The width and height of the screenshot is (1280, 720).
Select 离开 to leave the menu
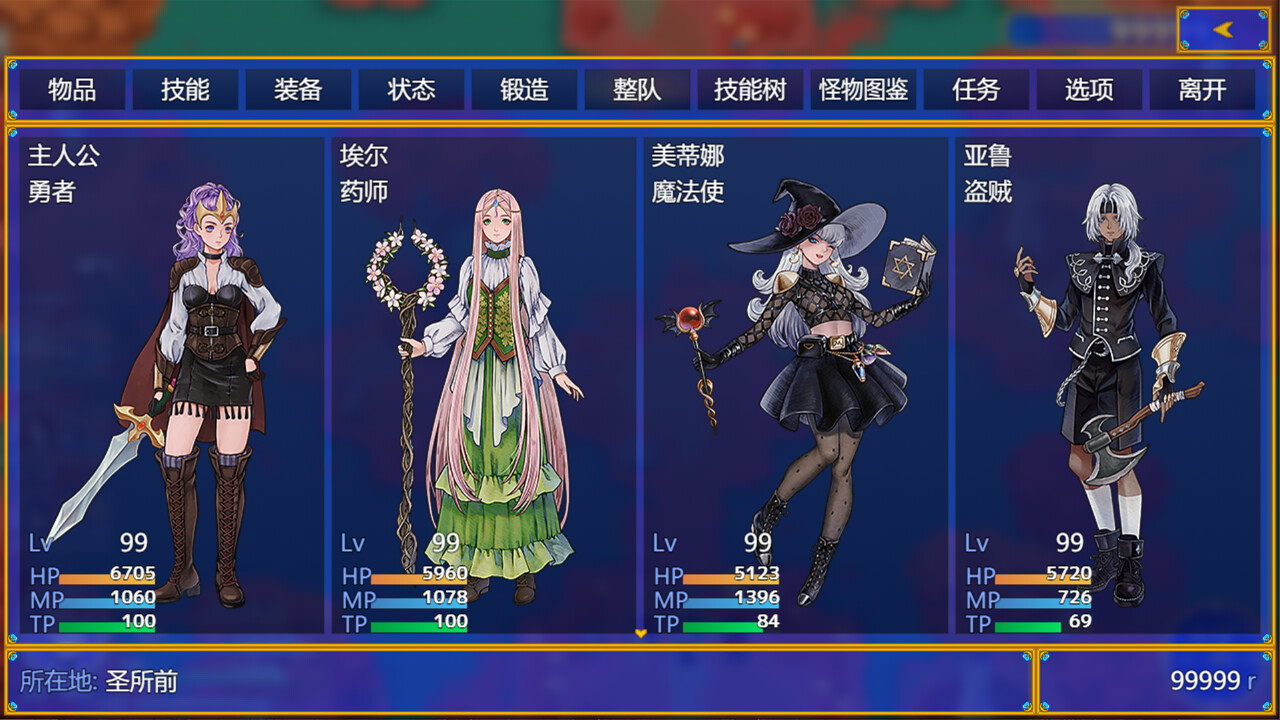click(x=1203, y=89)
